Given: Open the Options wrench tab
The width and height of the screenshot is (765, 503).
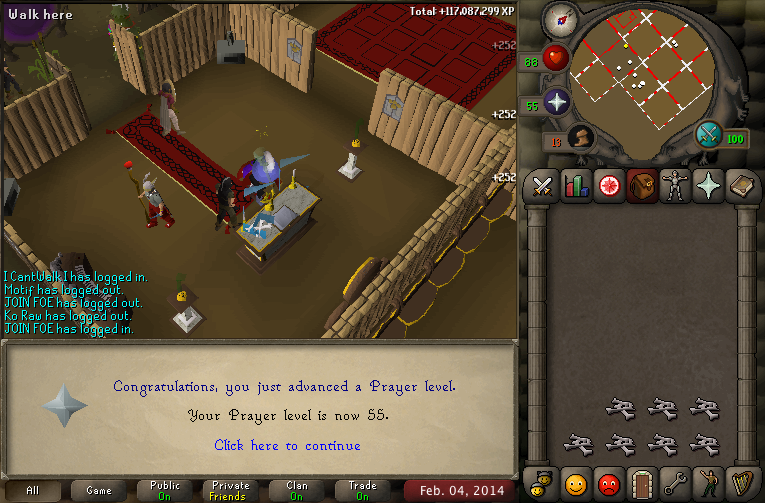Looking at the screenshot, I should click(x=675, y=485).
